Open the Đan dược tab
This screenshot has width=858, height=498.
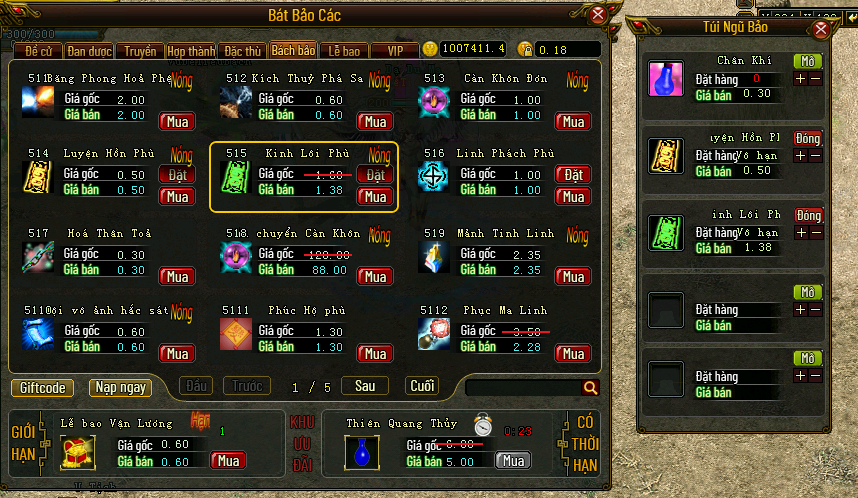coord(89,50)
